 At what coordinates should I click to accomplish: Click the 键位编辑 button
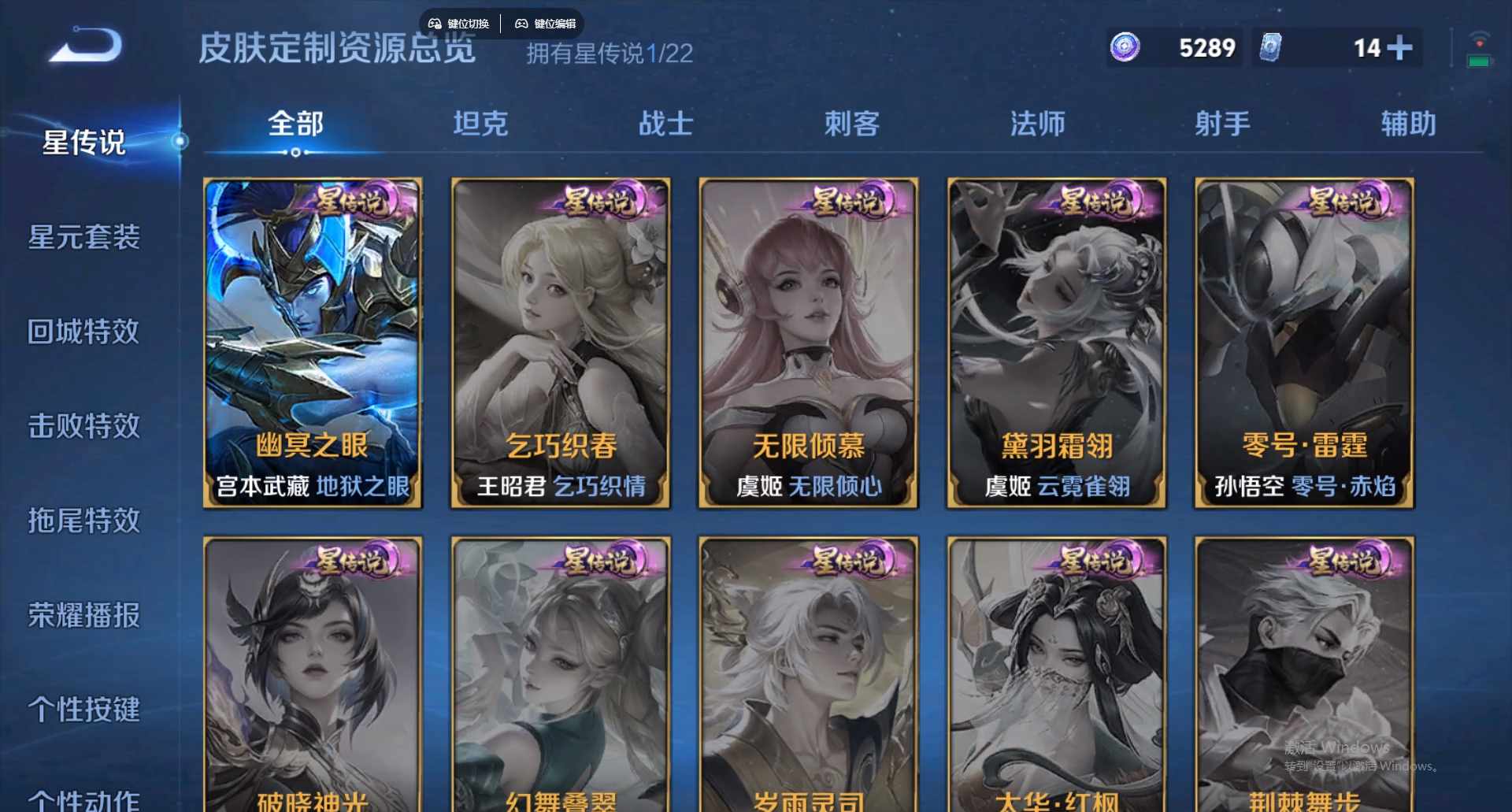(x=554, y=24)
